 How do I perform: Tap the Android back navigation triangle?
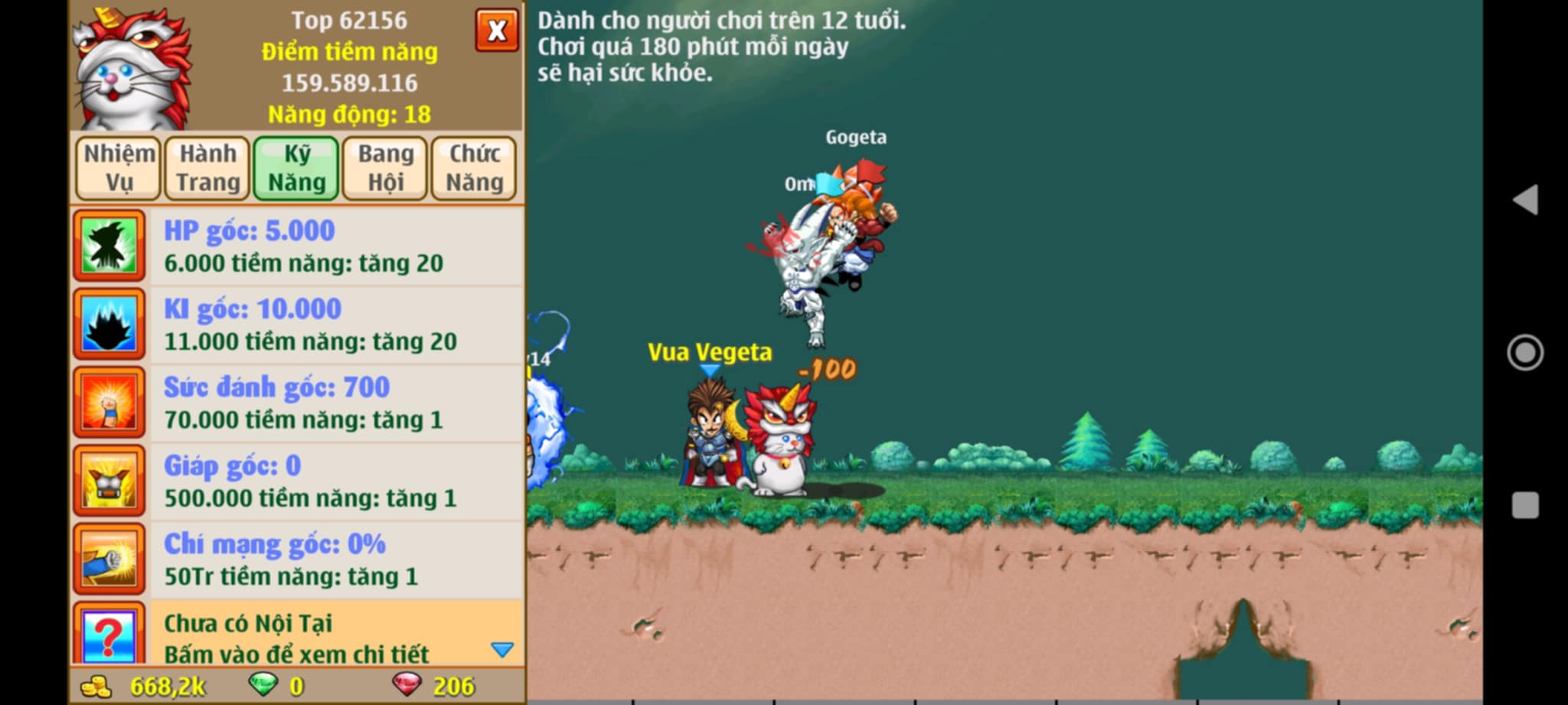point(1524,200)
